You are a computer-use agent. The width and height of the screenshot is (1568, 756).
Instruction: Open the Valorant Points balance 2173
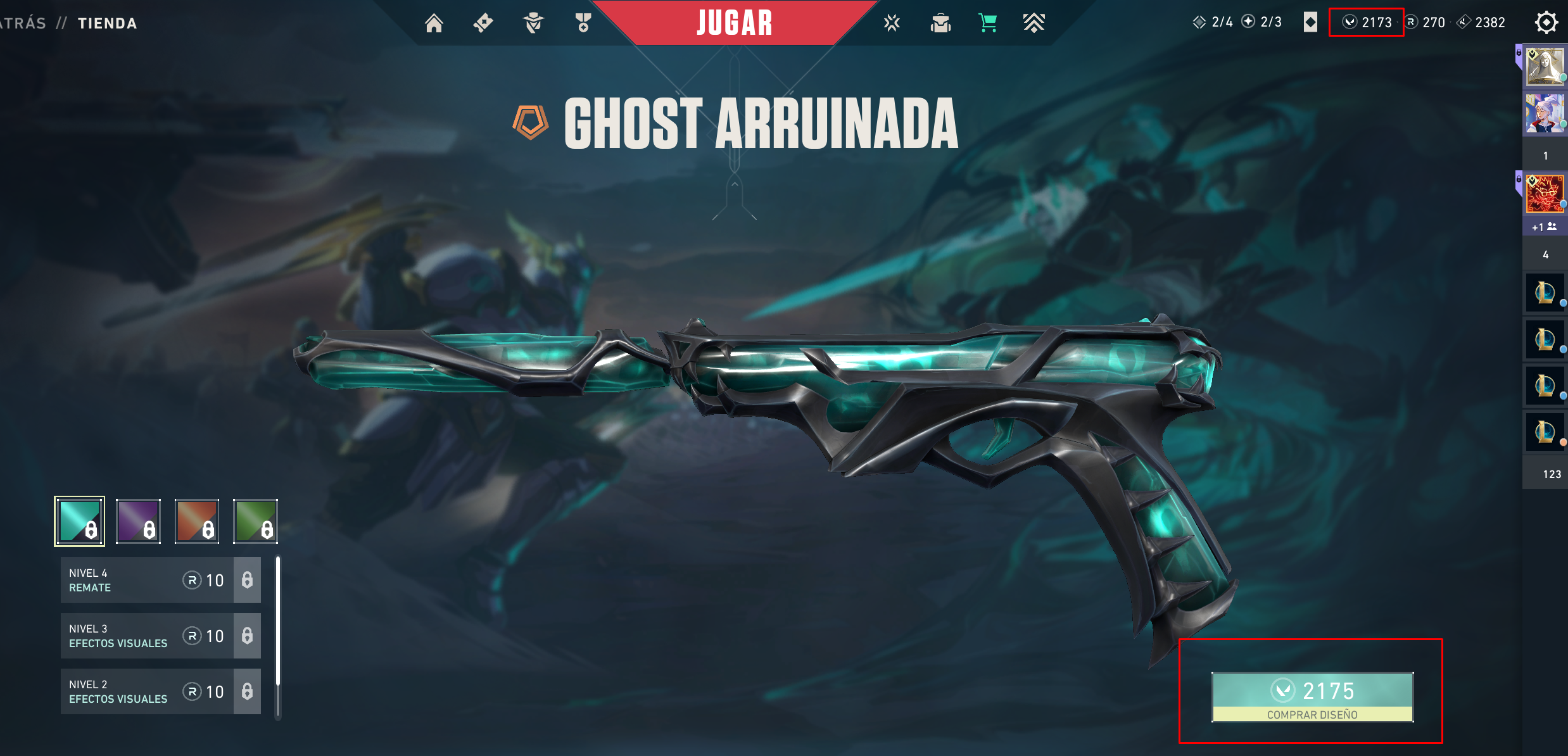(1367, 23)
